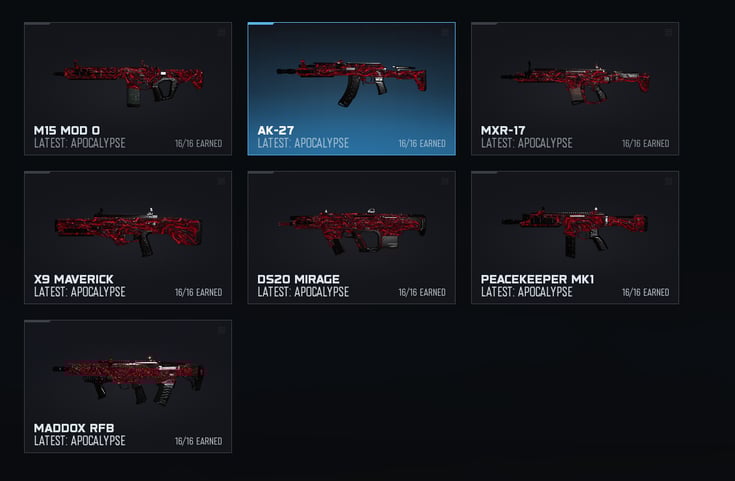Screen dimensions: 735x481
Task: Select the DS20 Mirage weapon tile
Action: 352,237
